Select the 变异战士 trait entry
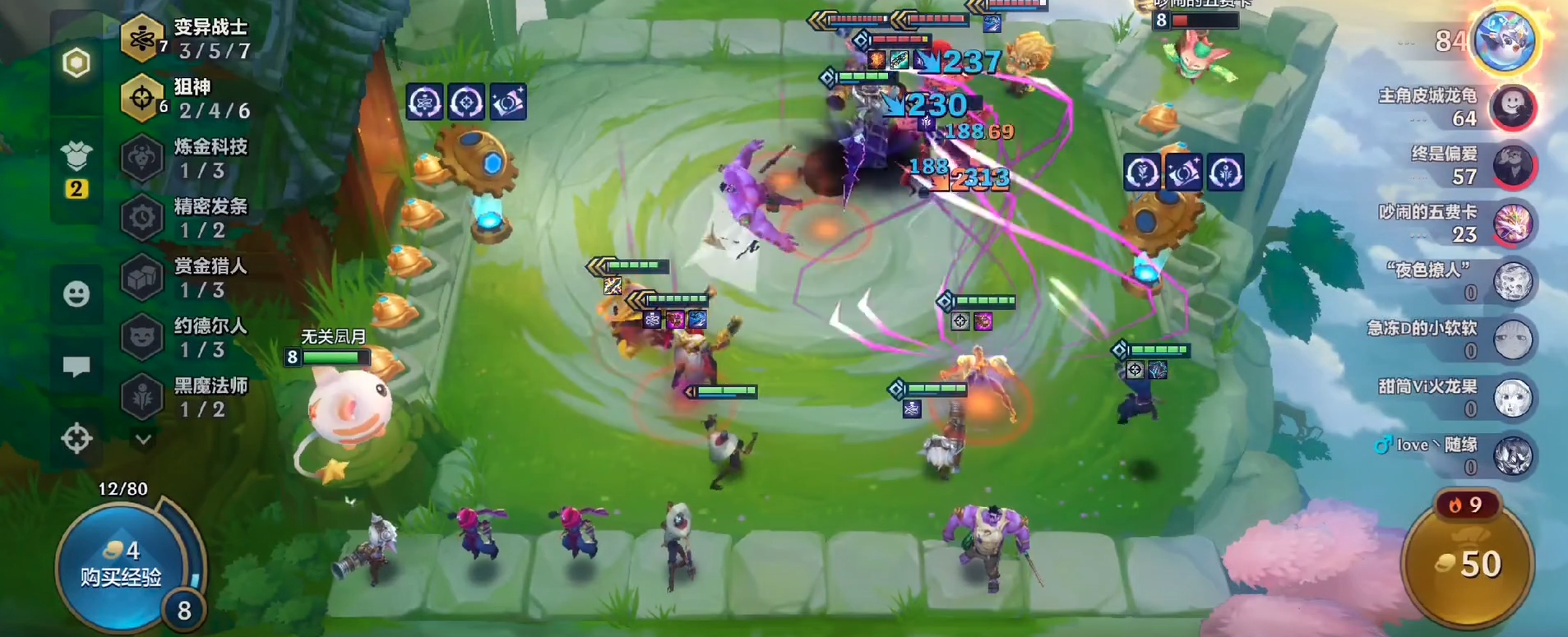The image size is (1568, 637). (x=188, y=39)
